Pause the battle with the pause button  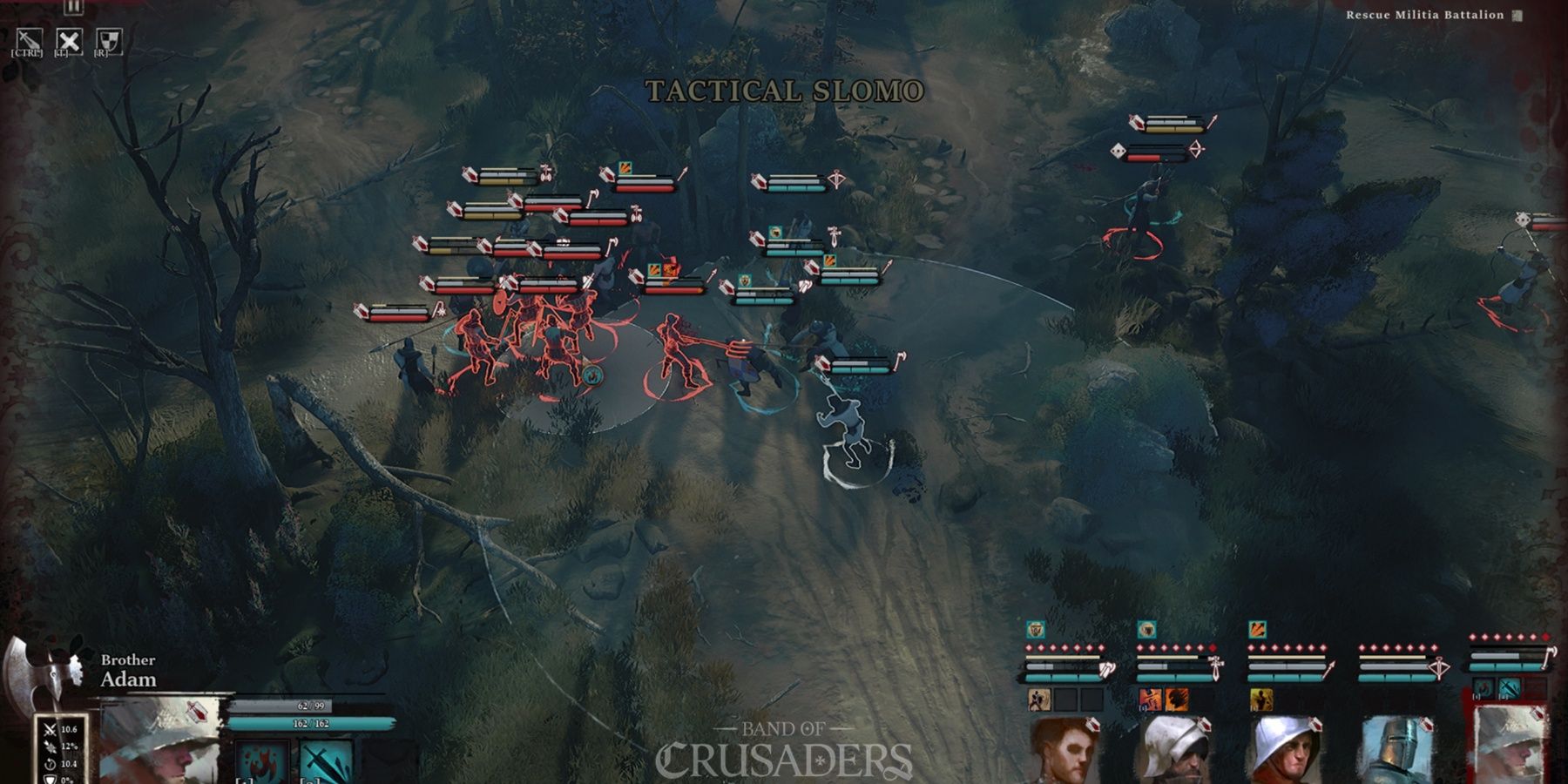point(73,9)
